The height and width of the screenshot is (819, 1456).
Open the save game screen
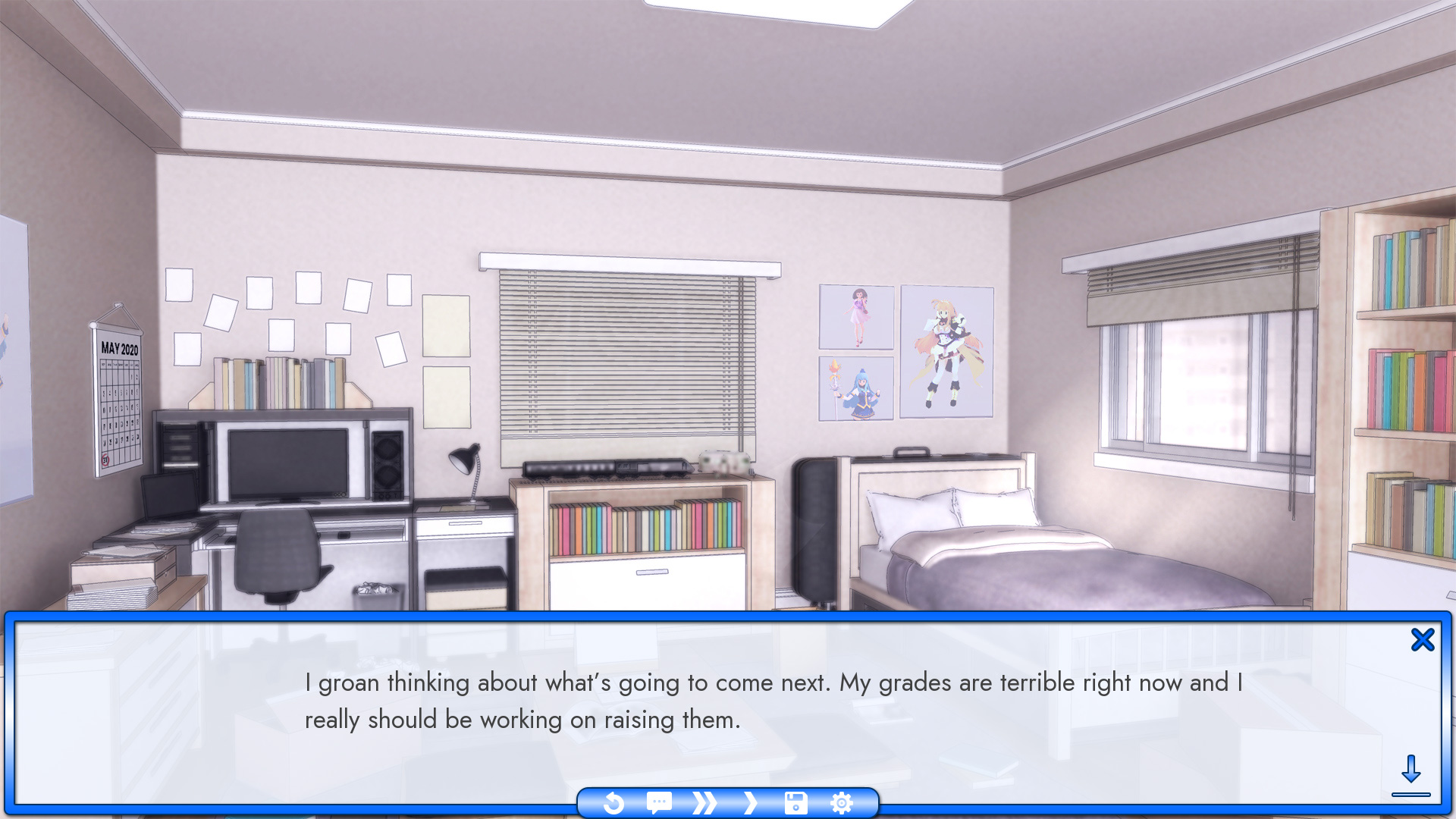pos(795,803)
